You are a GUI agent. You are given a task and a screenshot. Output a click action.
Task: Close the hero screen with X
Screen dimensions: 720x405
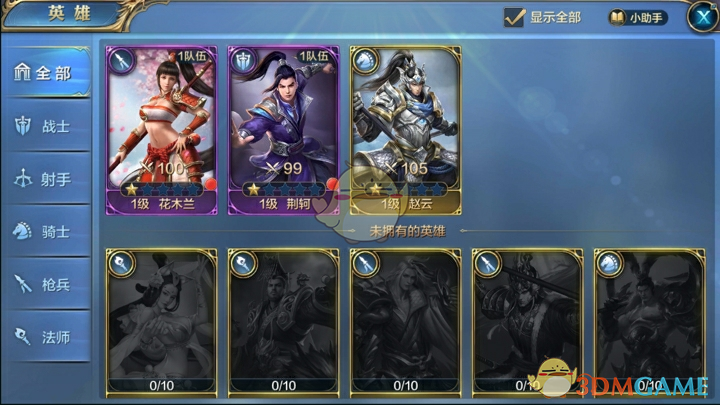700,17
